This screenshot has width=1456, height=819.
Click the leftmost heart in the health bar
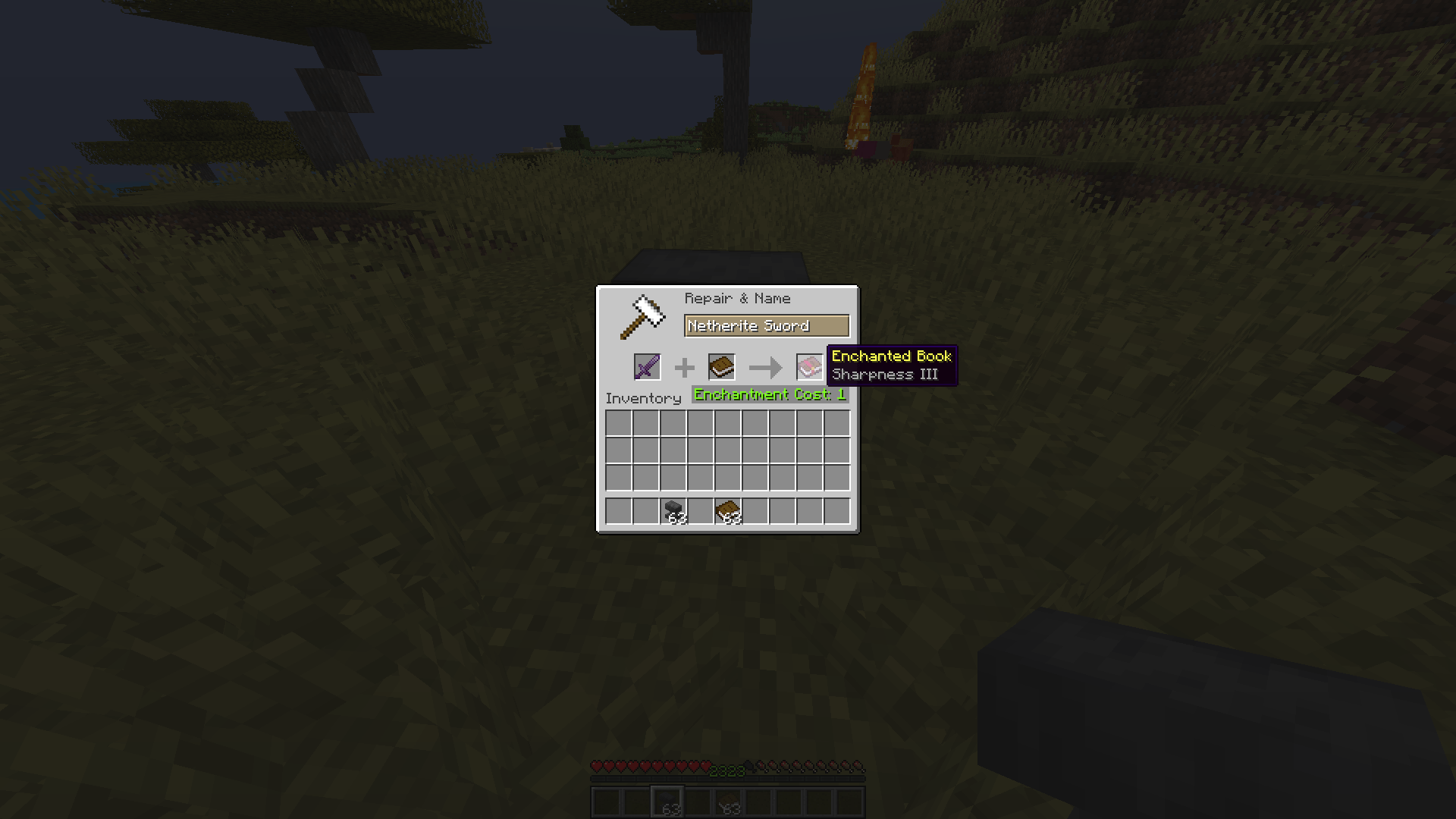coord(598,766)
